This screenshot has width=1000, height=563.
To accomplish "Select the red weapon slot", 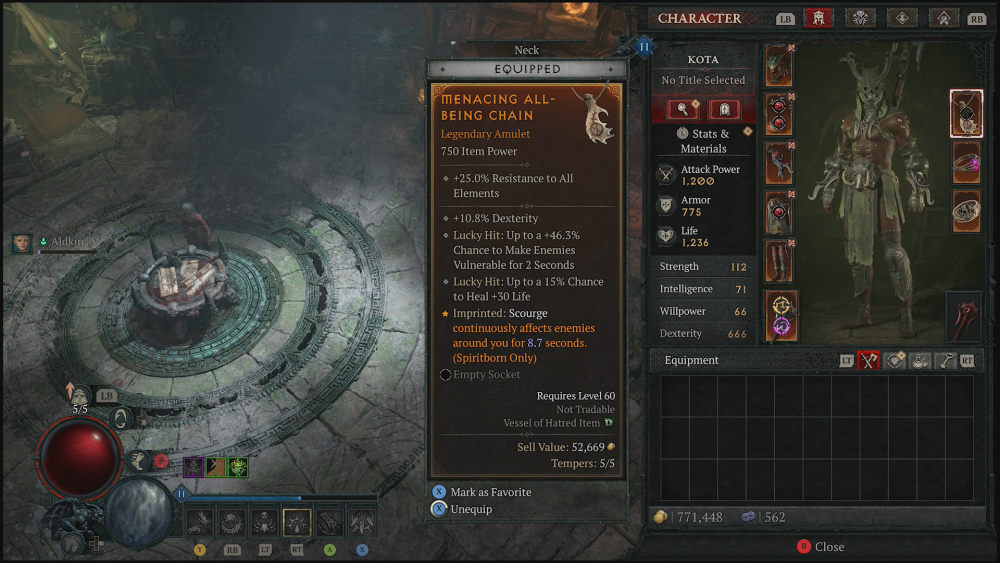I will (964, 317).
